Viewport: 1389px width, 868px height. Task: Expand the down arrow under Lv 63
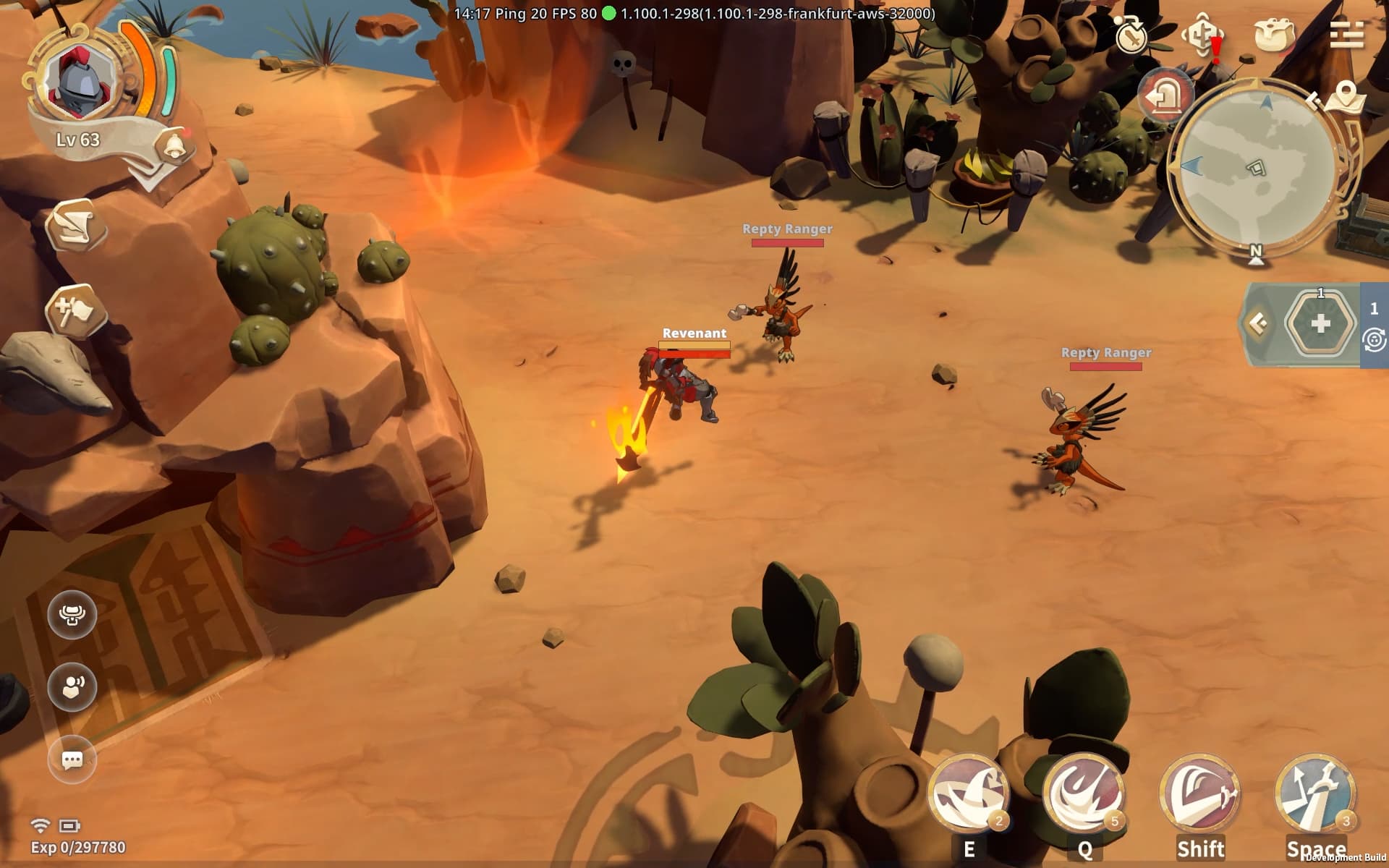148,176
